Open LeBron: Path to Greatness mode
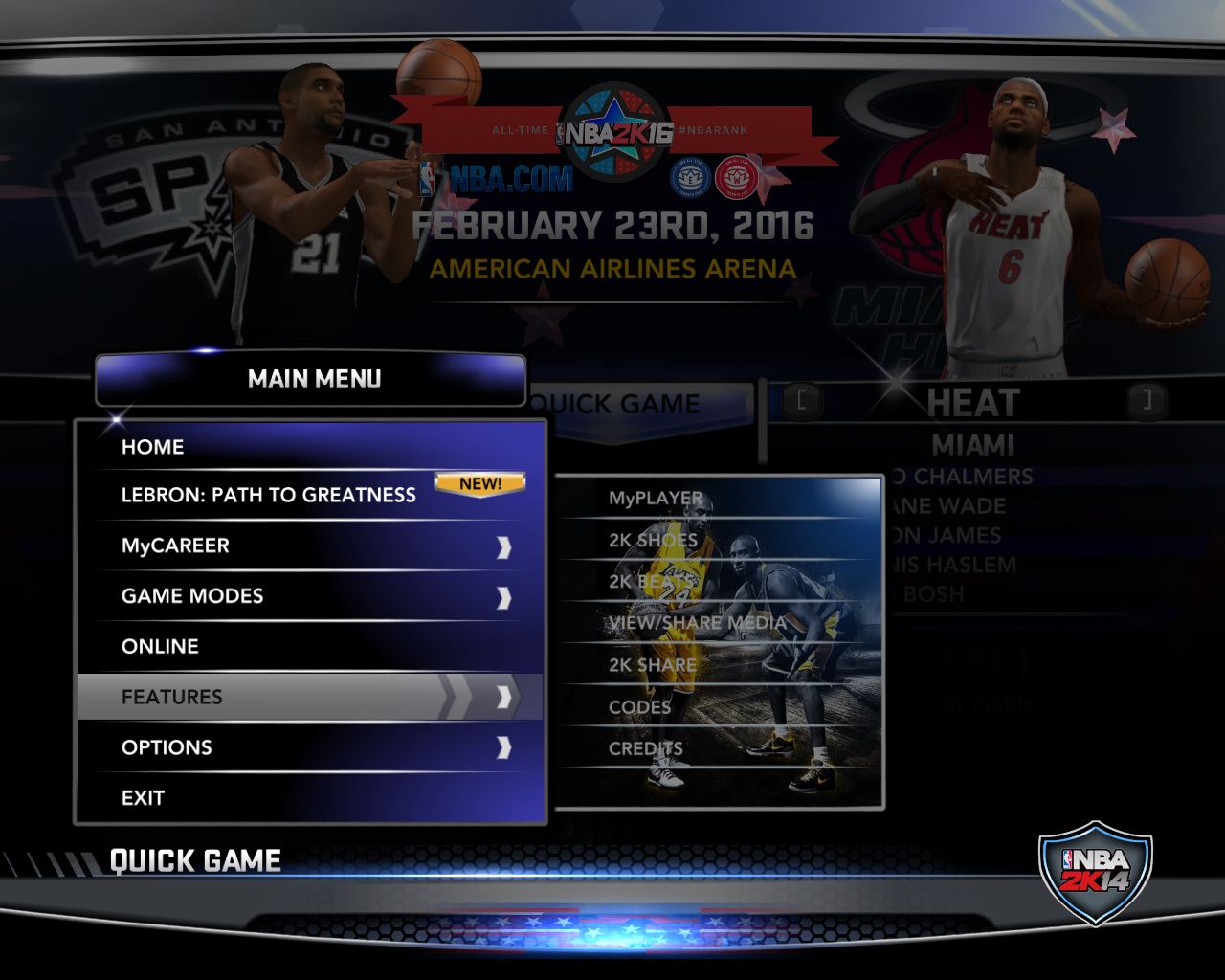 click(x=269, y=495)
